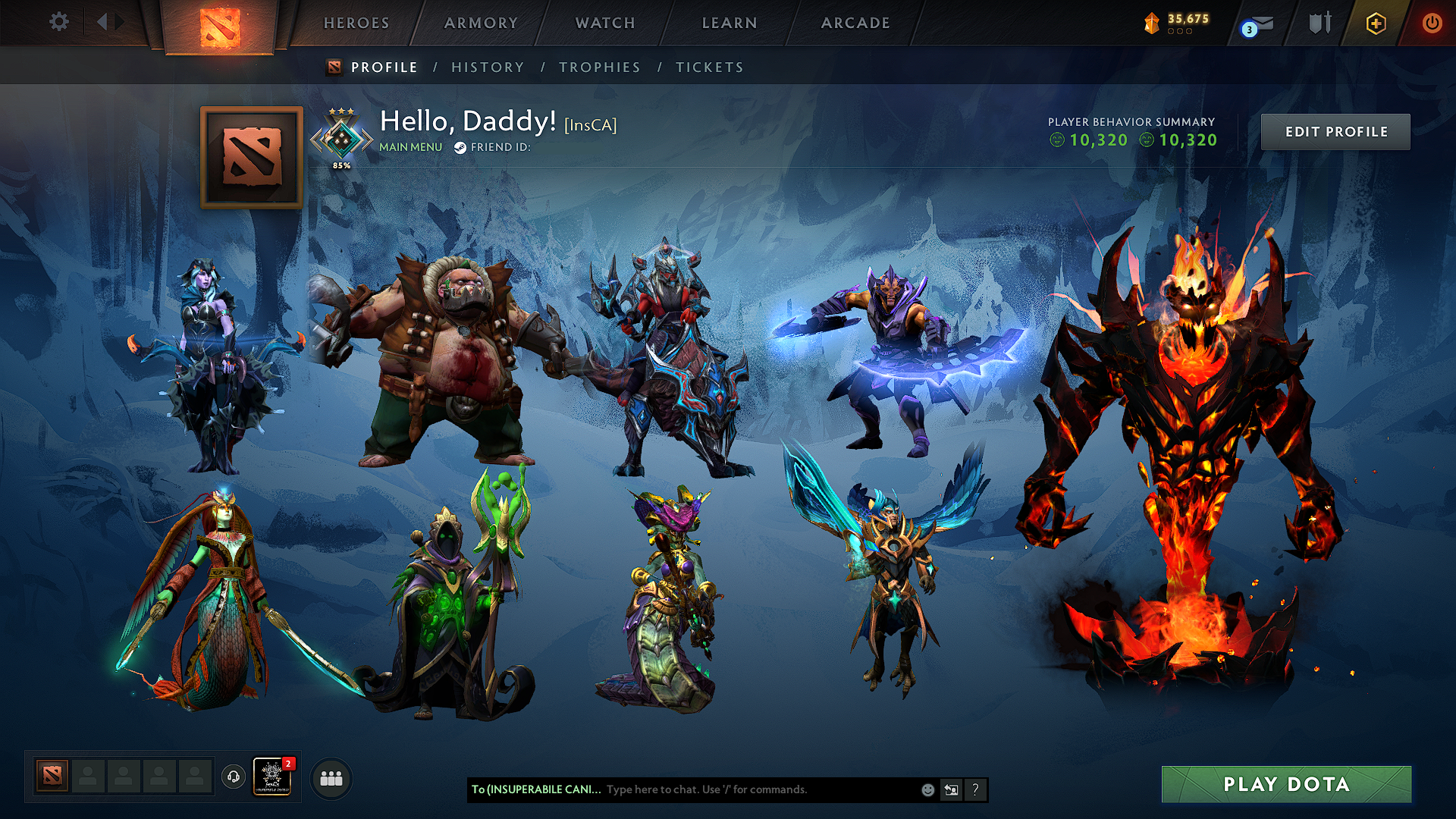
Task: Click the settings gear icon
Action: [x=59, y=22]
